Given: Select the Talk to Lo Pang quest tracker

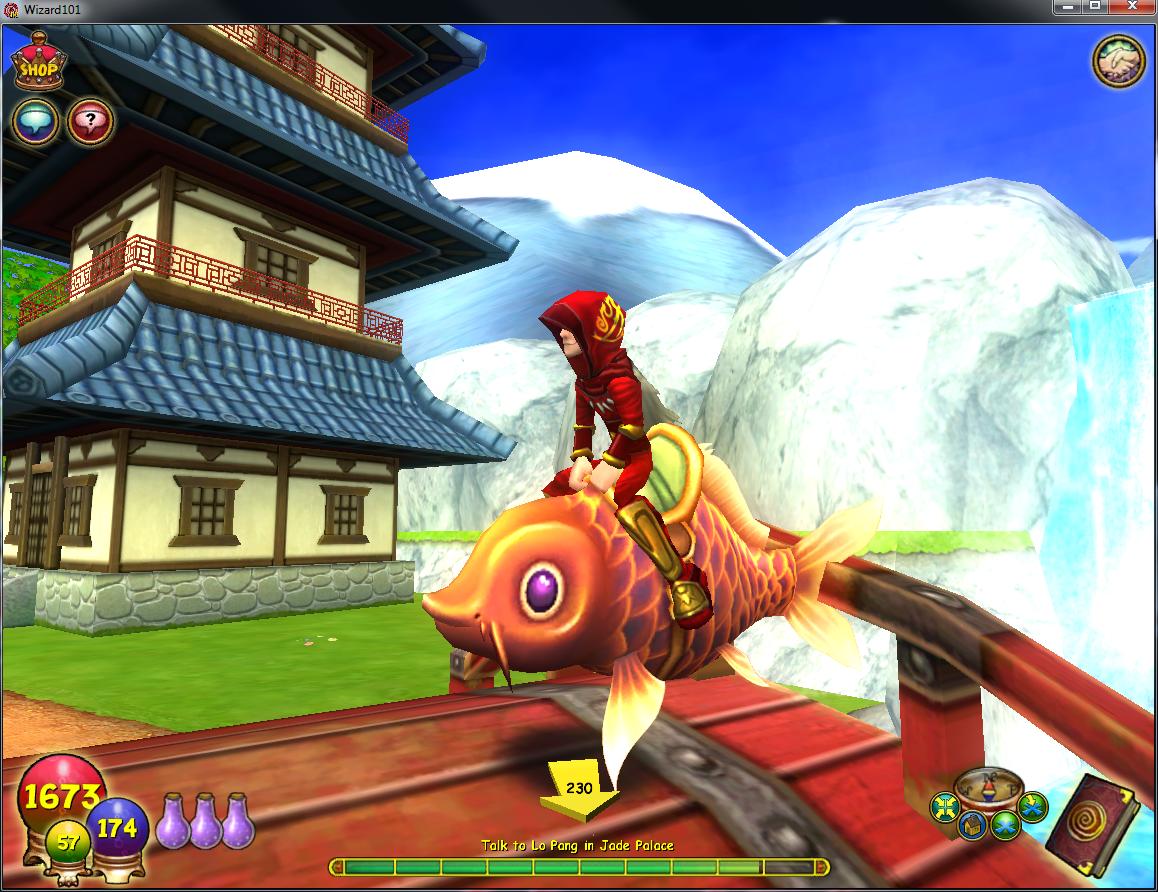Looking at the screenshot, I should 578,846.
